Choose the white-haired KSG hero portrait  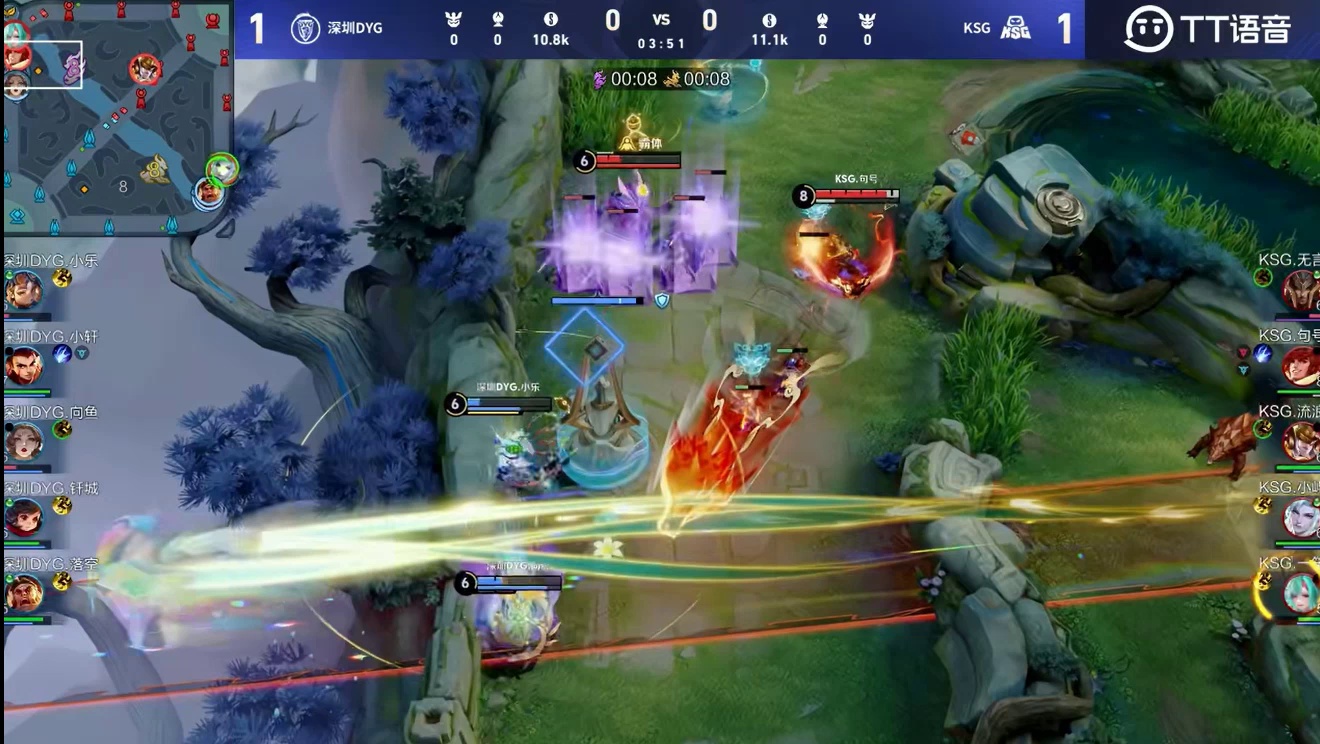(x=1301, y=518)
